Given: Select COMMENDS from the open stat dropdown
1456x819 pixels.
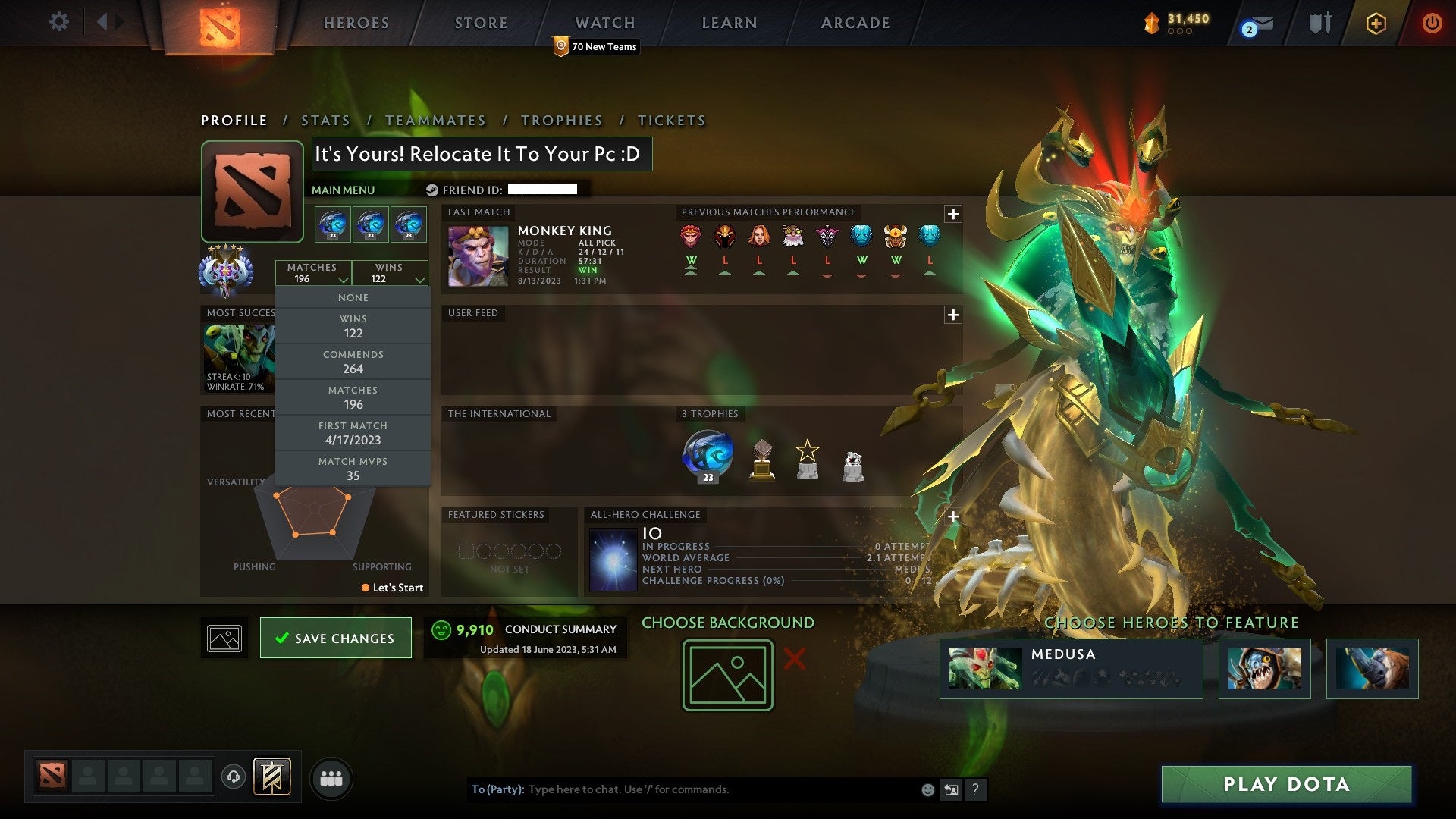Looking at the screenshot, I should [353, 362].
